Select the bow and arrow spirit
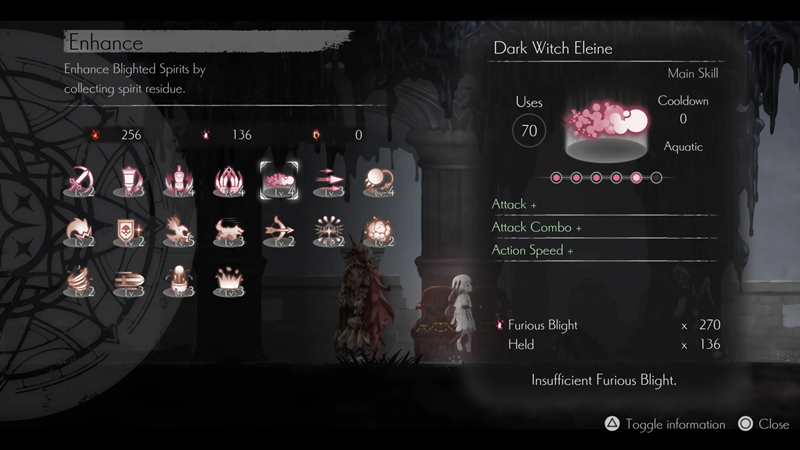 (278, 232)
